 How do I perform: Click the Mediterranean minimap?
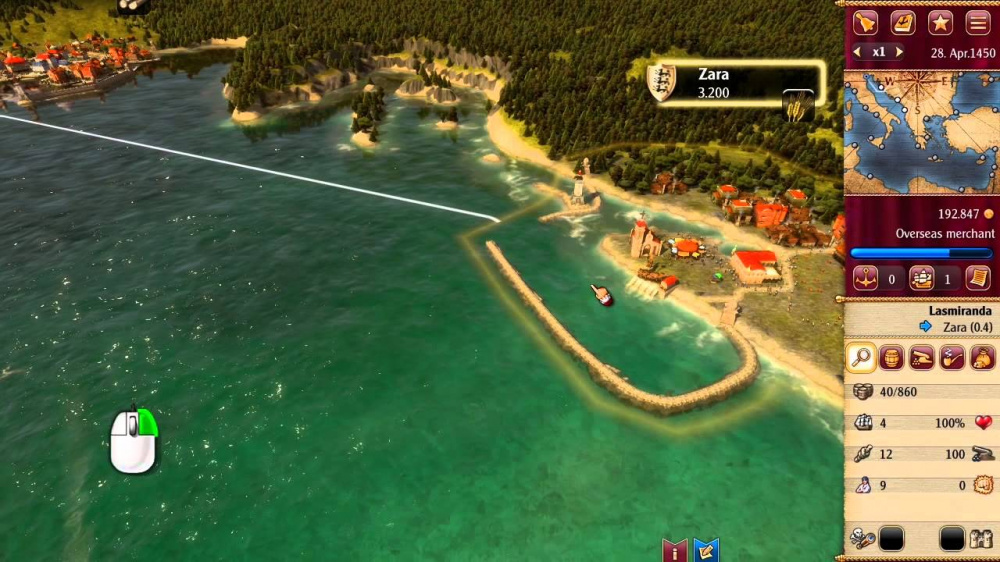tap(921, 132)
